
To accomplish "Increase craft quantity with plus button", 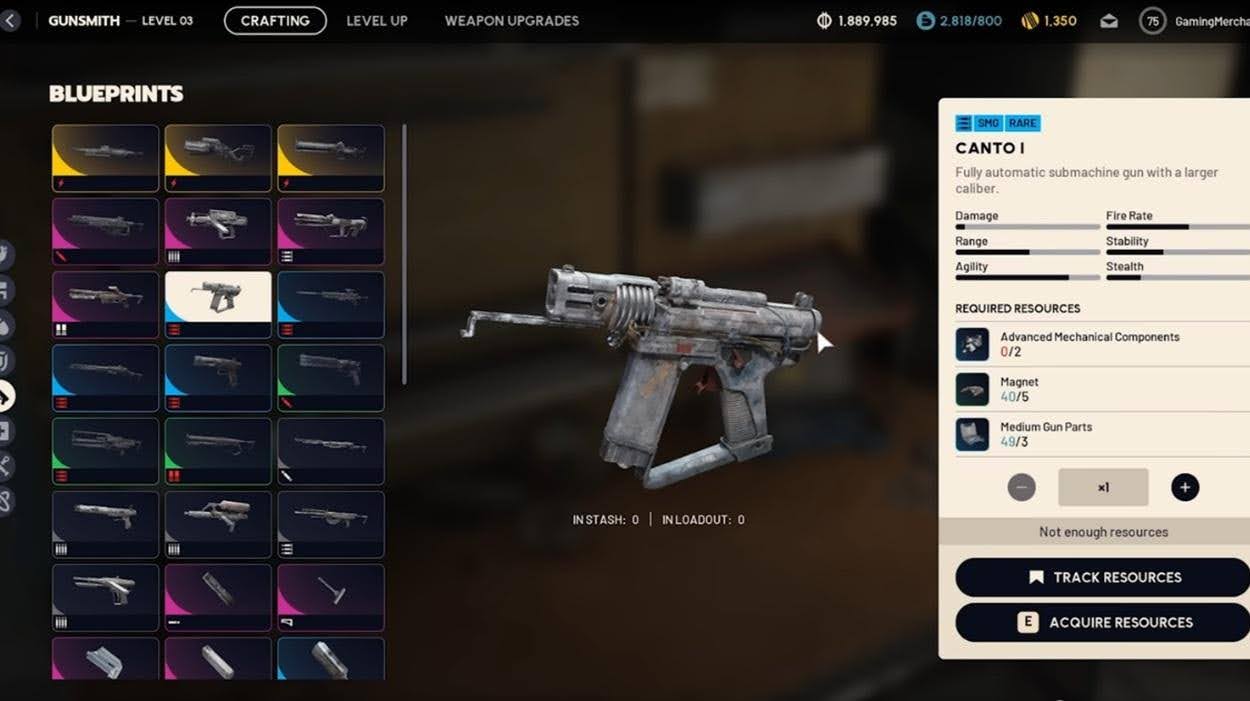I will point(1185,487).
